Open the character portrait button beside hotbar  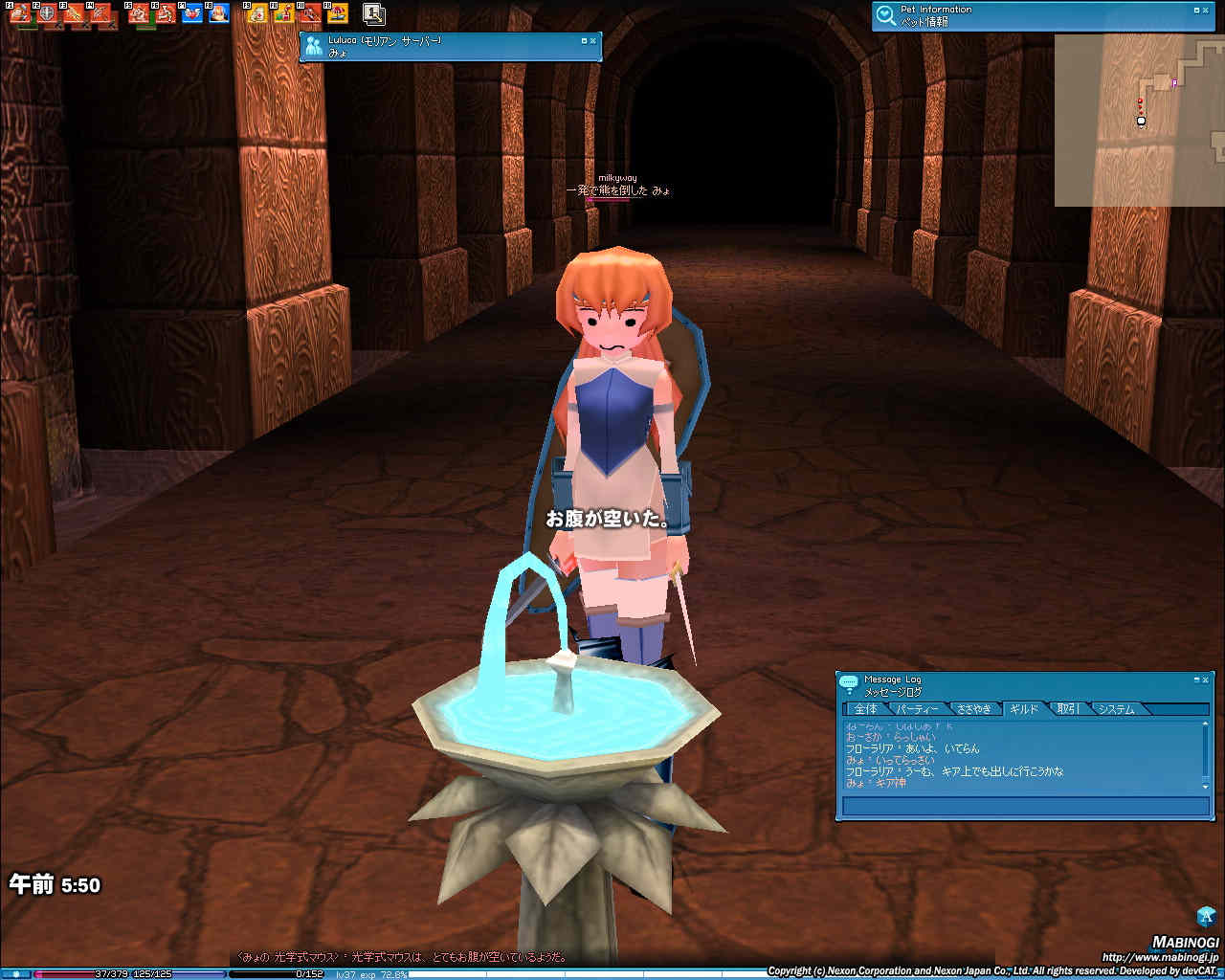[x=374, y=14]
